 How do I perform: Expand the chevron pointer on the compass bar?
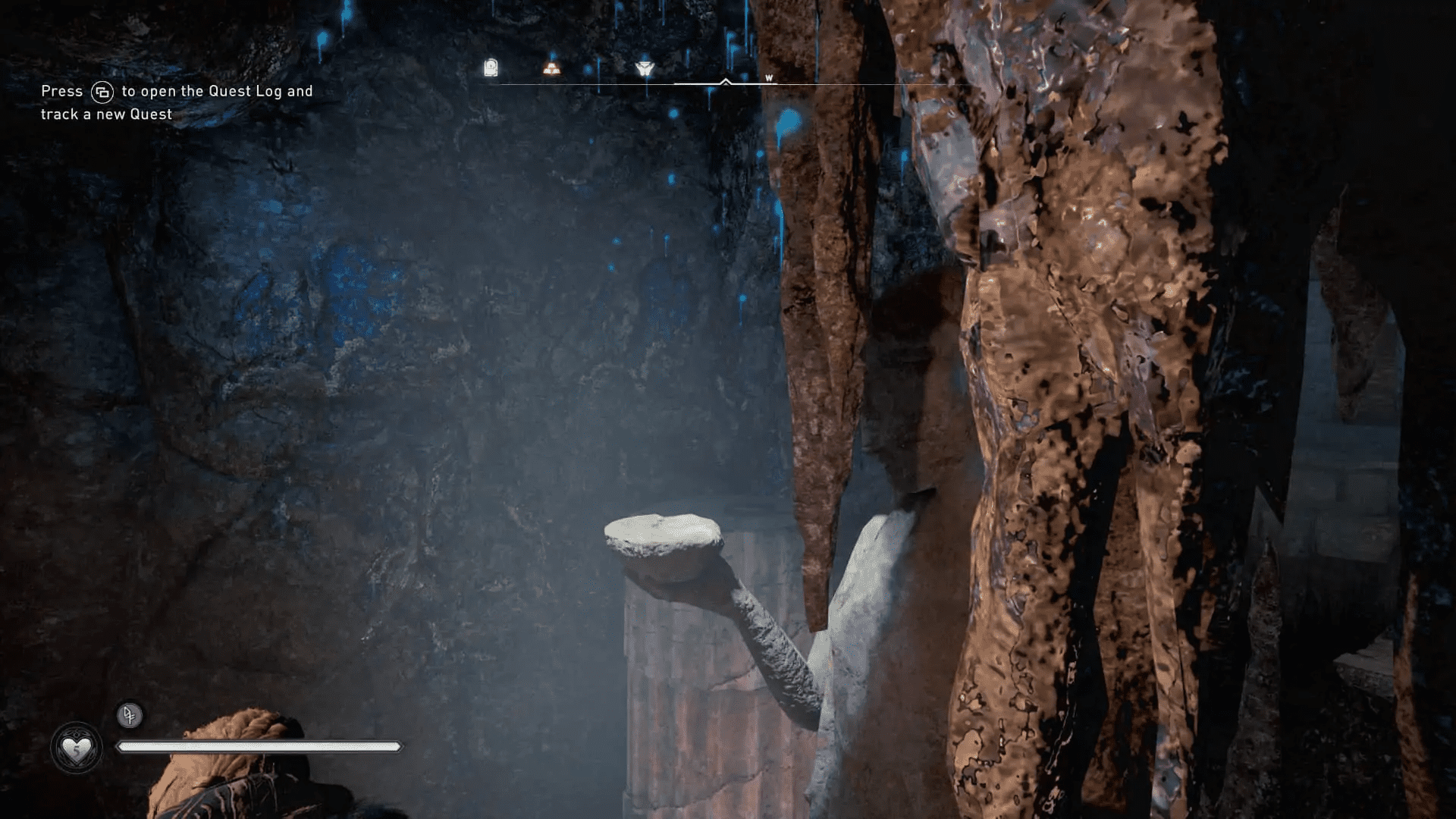coord(726,80)
